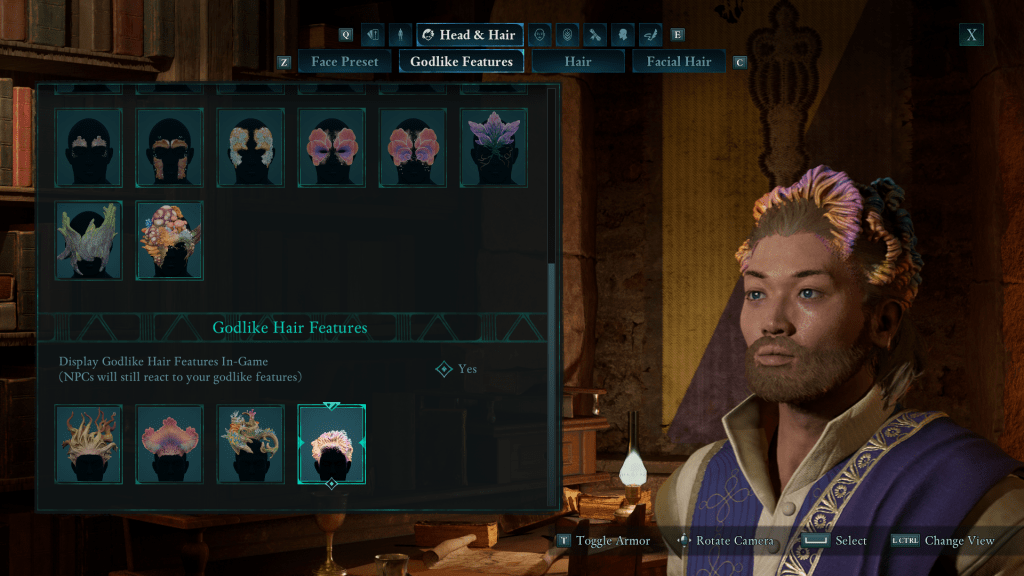Image resolution: width=1024 pixels, height=576 pixels.
Task: Select the Godlike Features tab
Action: (x=461, y=62)
